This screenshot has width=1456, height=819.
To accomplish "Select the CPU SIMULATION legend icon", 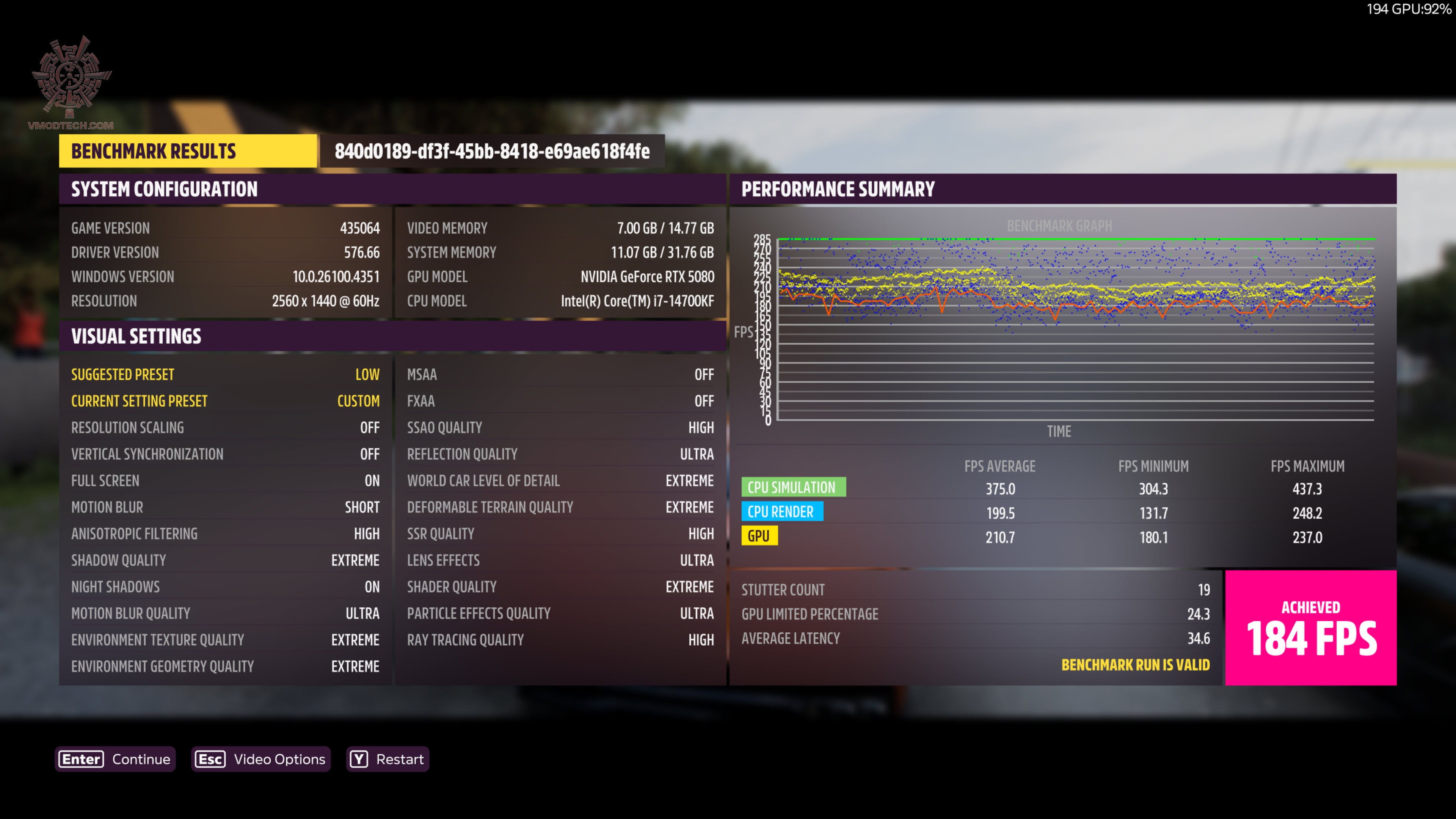I will [794, 487].
